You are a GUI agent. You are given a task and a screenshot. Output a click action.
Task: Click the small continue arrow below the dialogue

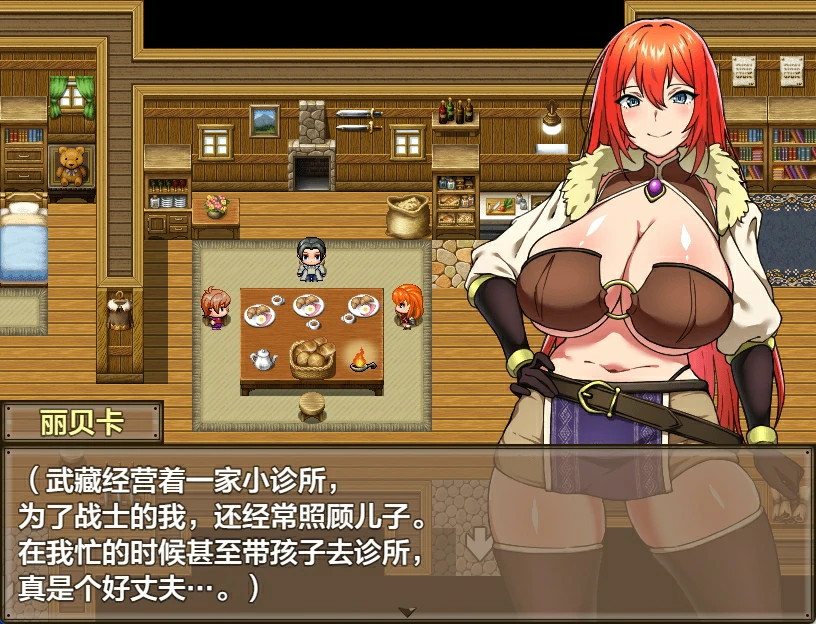point(407,611)
